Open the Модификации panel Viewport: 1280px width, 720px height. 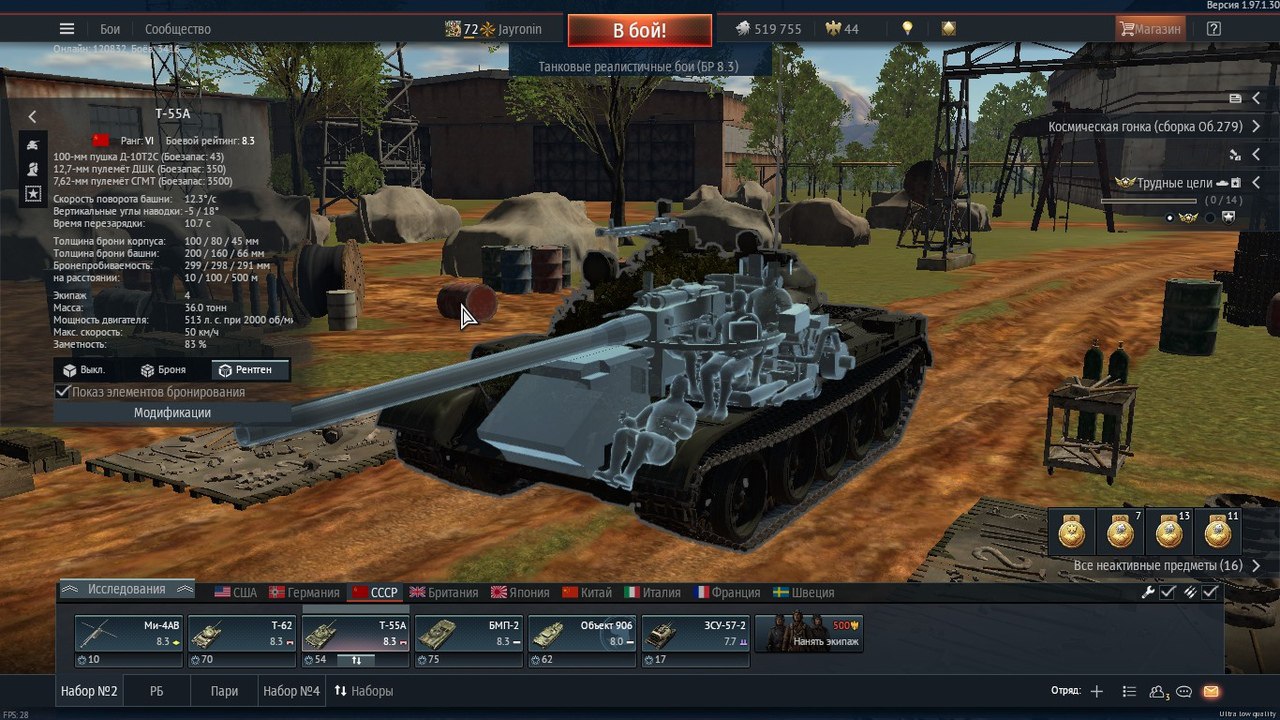point(172,413)
